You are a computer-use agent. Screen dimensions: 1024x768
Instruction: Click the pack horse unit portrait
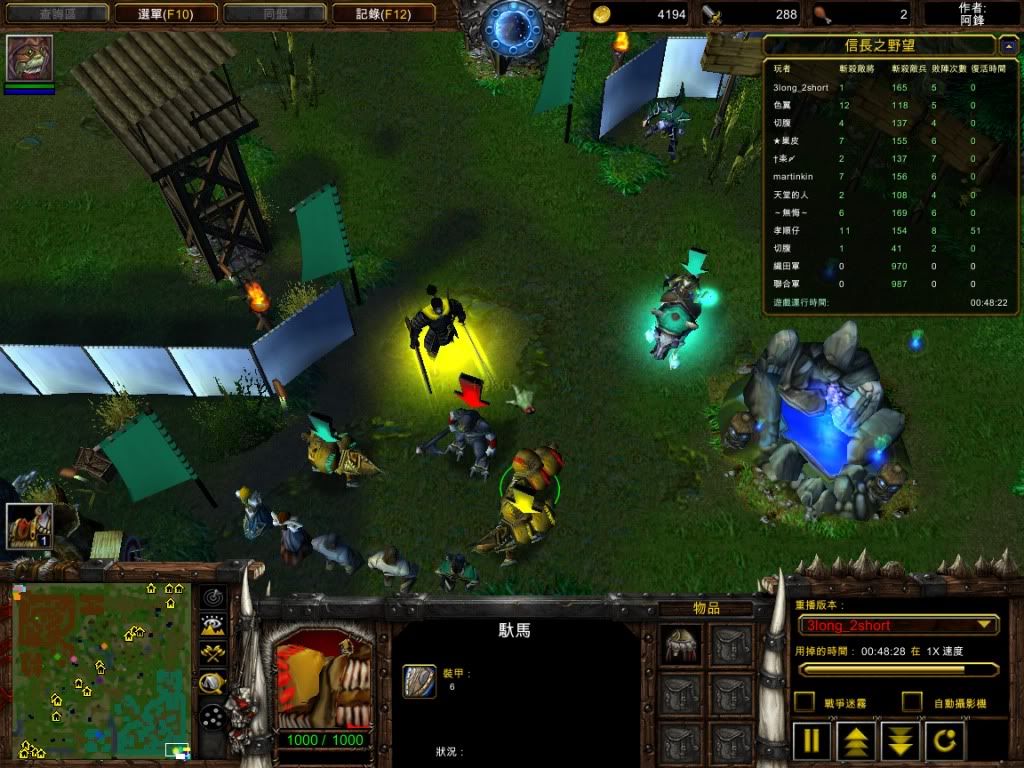(322, 679)
